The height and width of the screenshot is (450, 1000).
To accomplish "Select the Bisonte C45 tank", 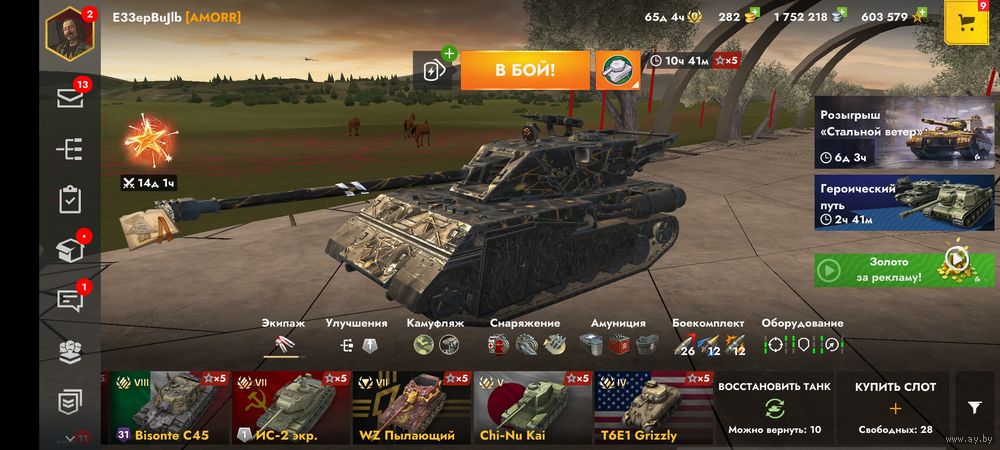I will (x=170, y=408).
